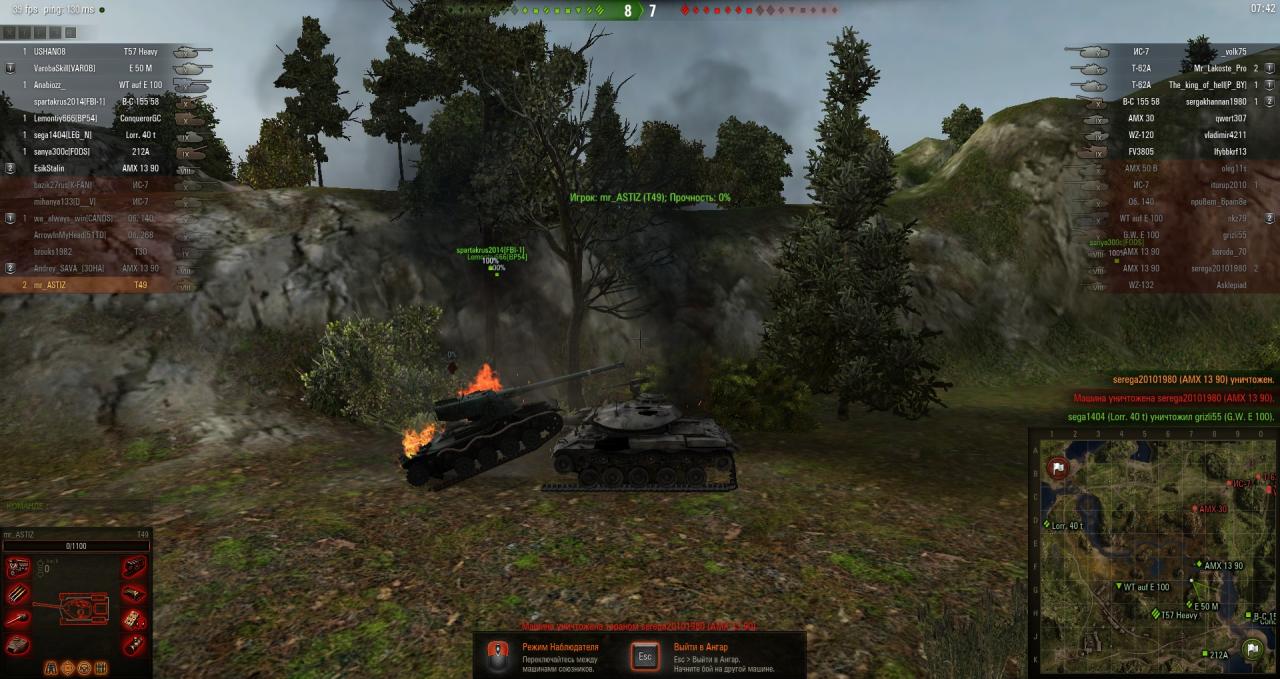
Task: Select VarobaSkill's E 50 M row
Action: click(x=90, y=68)
